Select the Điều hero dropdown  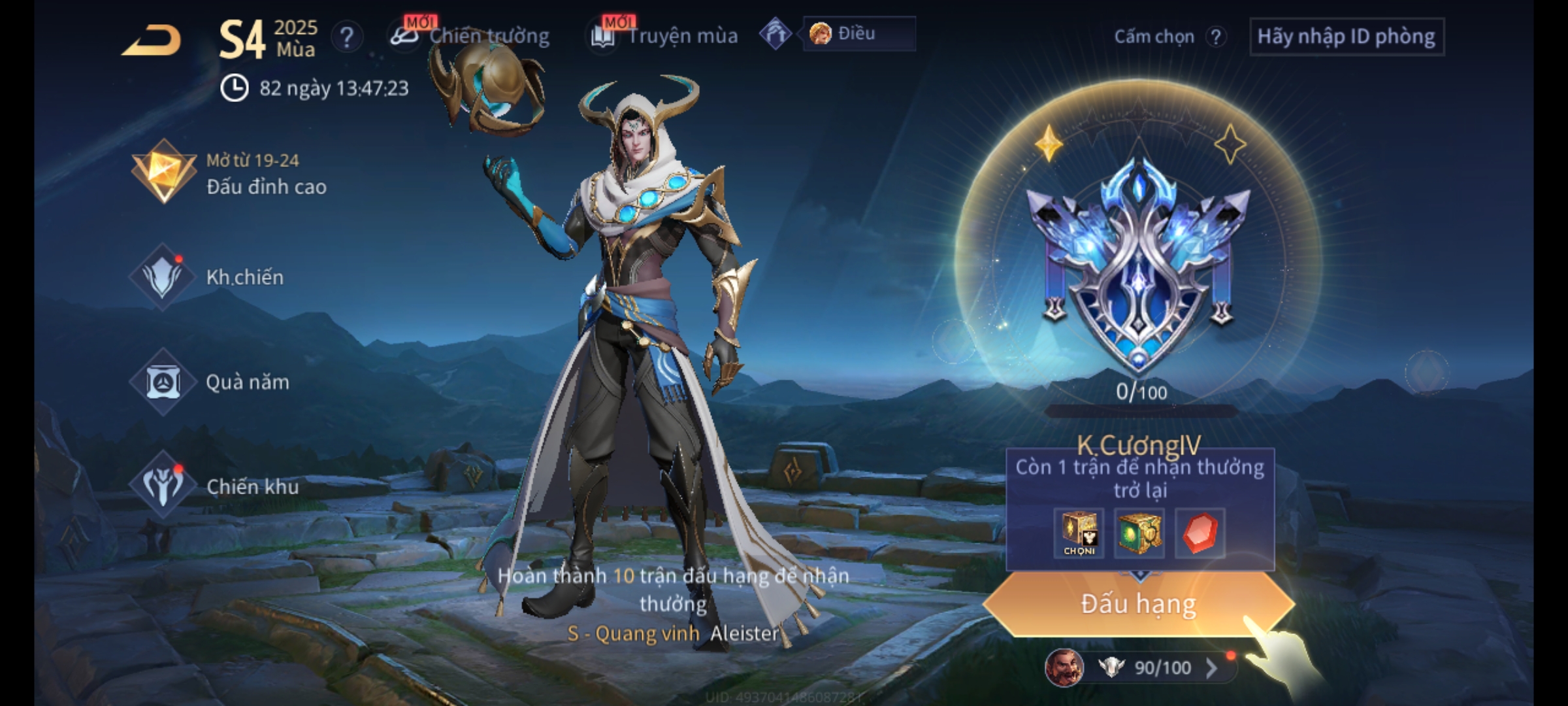click(x=858, y=34)
